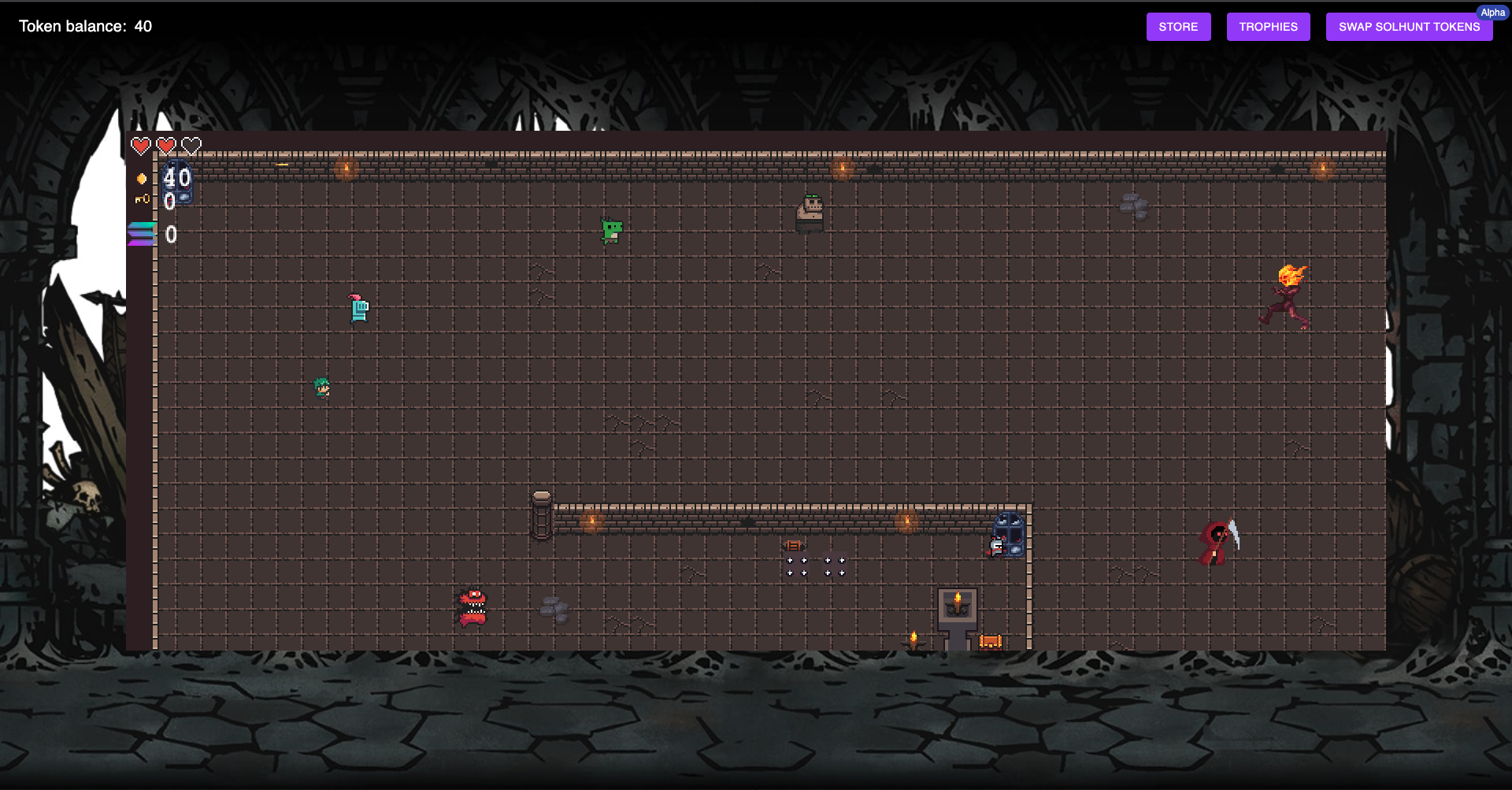1512x790 pixels.
Task: Open the STORE
Action: [x=1178, y=26]
